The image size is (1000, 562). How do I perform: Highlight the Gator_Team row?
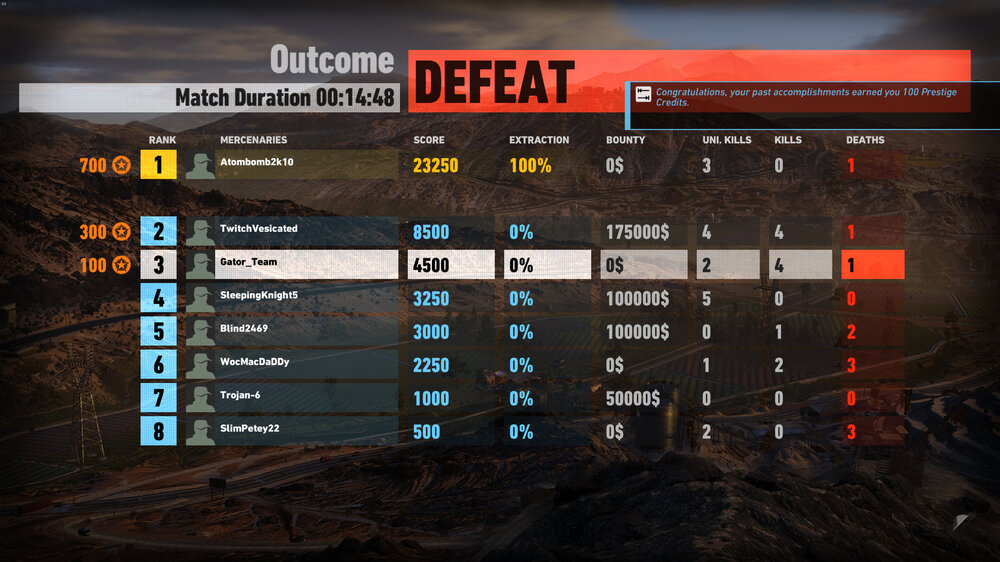pos(290,265)
